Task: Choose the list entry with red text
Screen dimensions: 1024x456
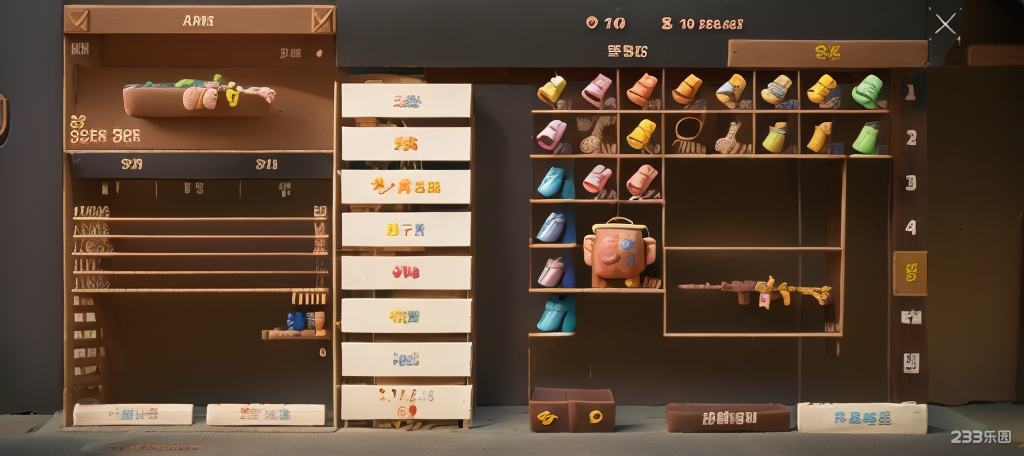Action: (406, 272)
